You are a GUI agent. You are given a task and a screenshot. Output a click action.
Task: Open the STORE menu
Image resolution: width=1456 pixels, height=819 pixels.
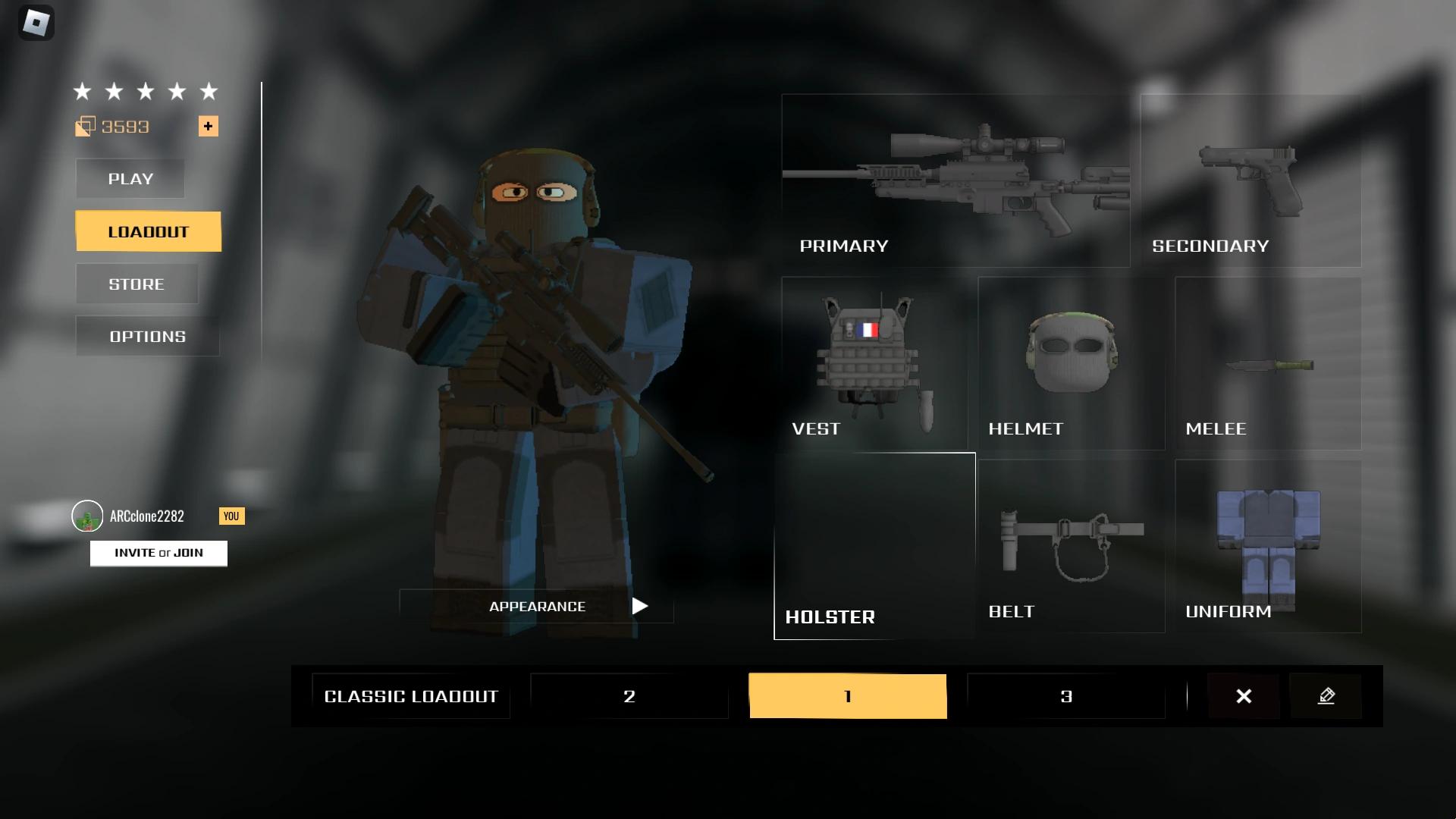(x=136, y=284)
